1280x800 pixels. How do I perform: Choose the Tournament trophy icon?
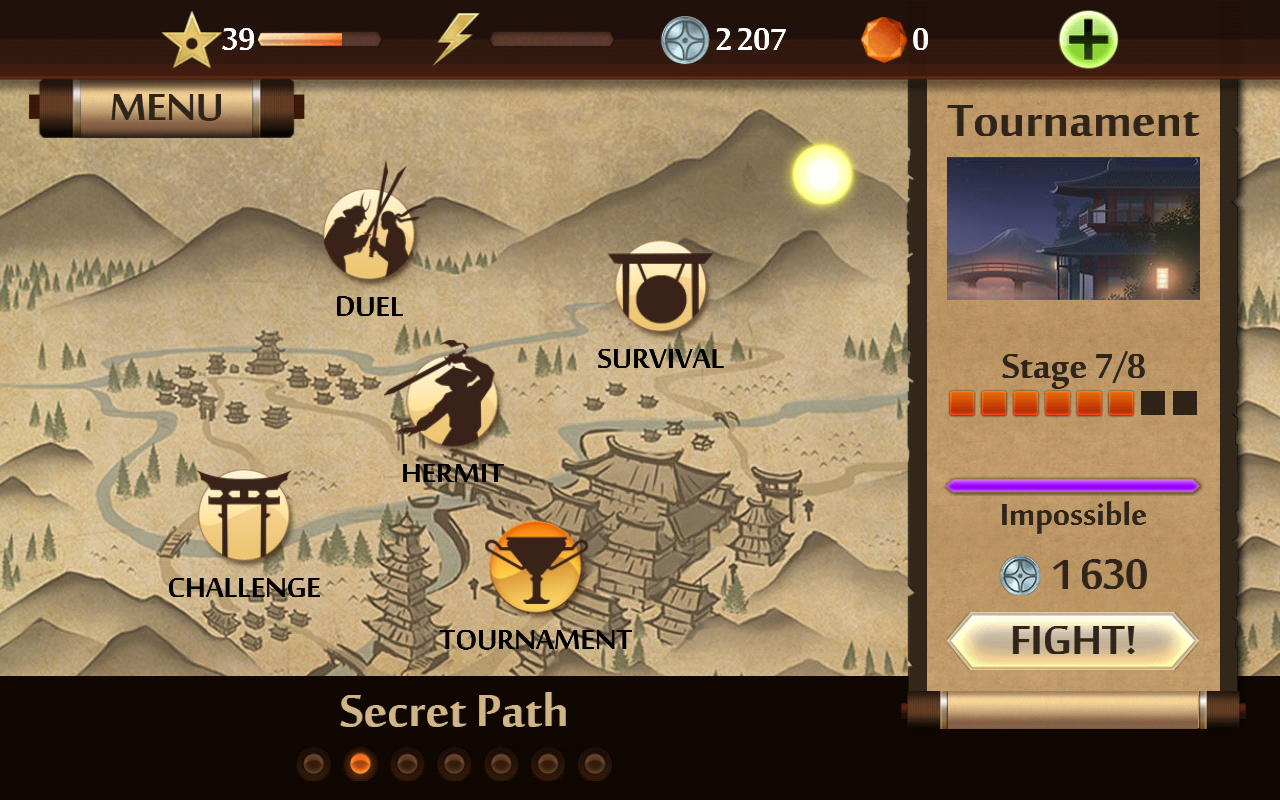click(535, 567)
